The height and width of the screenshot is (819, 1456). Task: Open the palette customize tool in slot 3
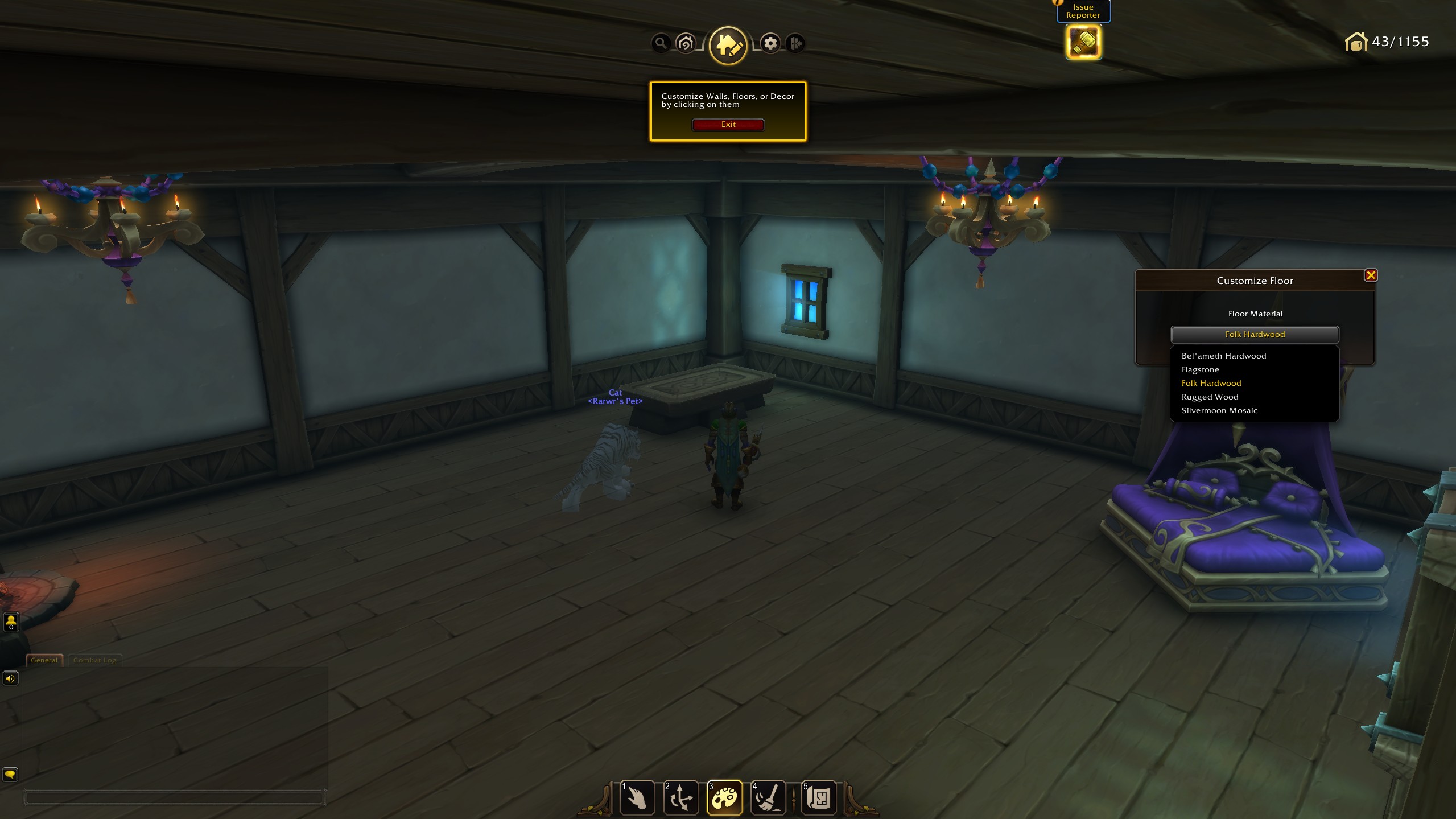(x=724, y=797)
